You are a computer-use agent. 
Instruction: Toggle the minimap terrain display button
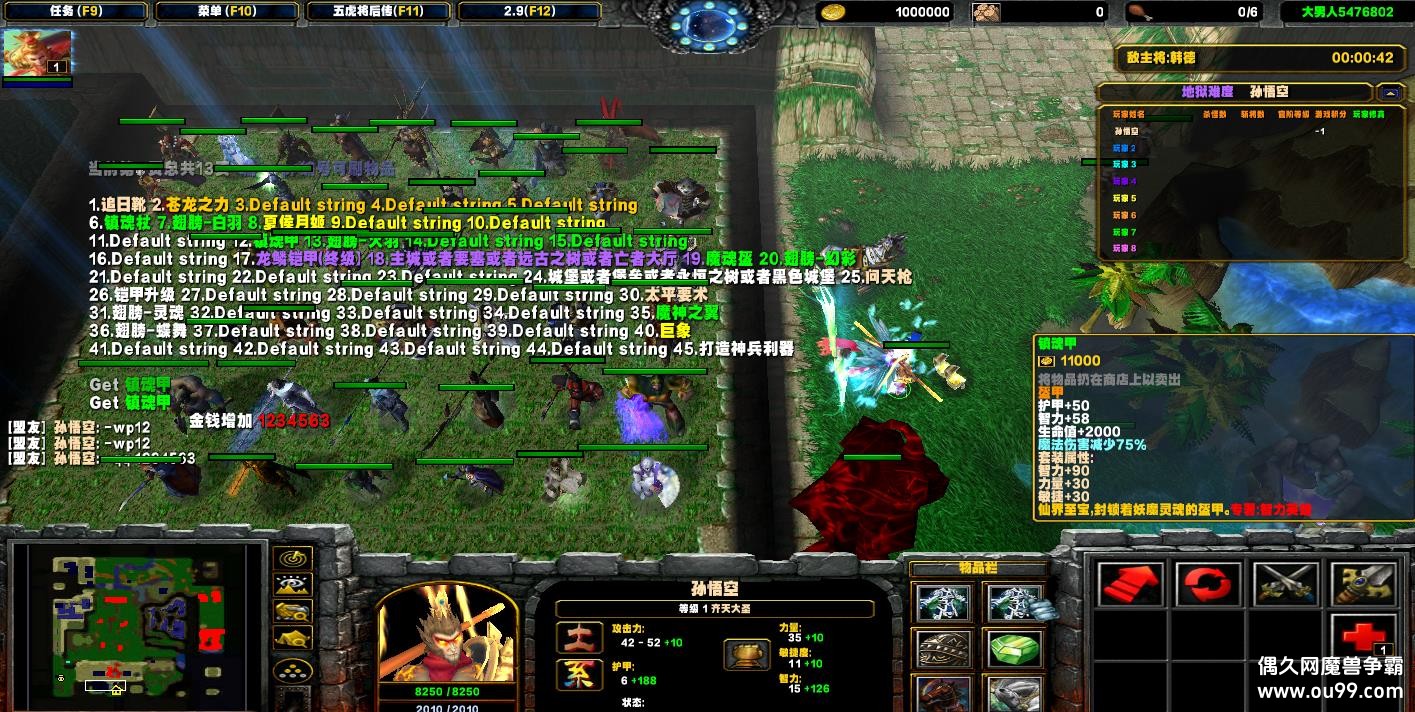point(292,585)
